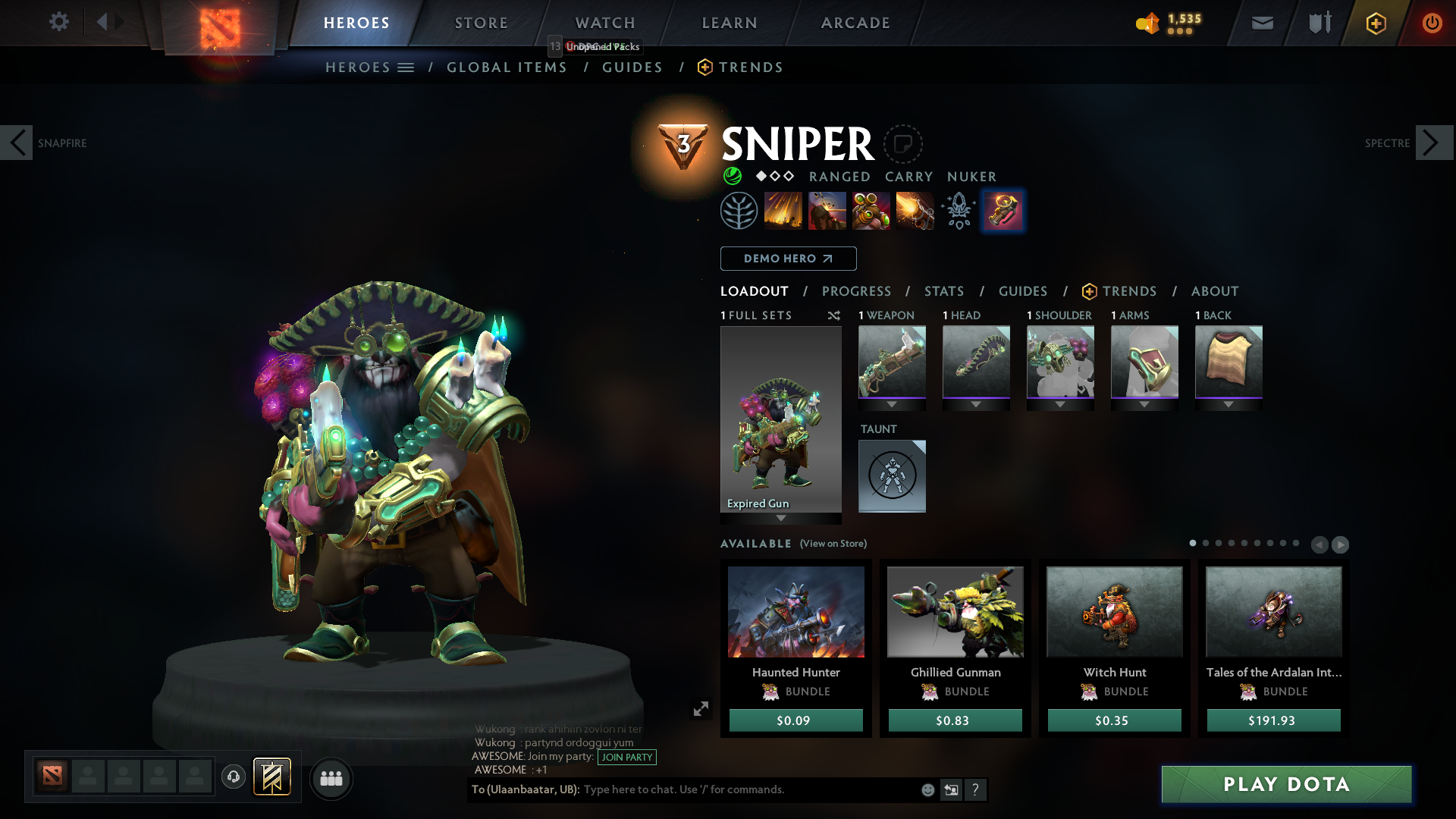
Task: Click the power button to exit Dota
Action: (1432, 24)
